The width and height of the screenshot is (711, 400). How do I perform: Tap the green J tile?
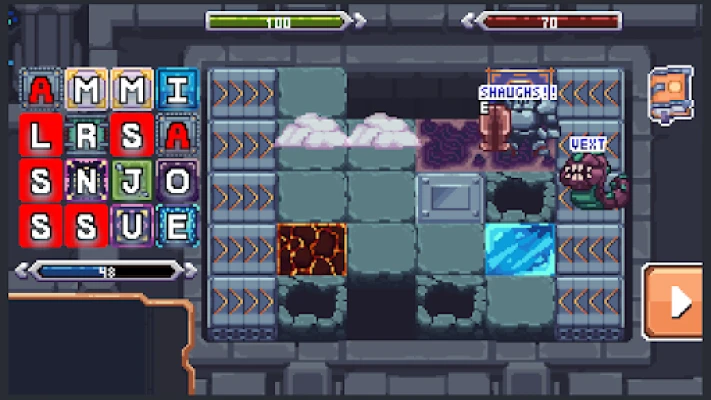click(x=132, y=181)
